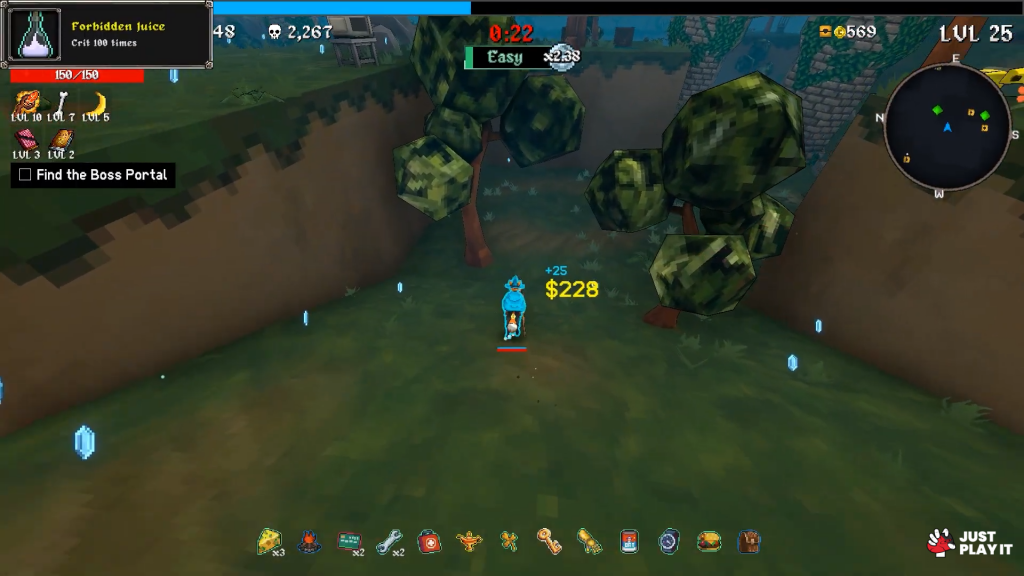Select the bone weapon icon
The image size is (1024, 576).
pyautogui.click(x=62, y=102)
